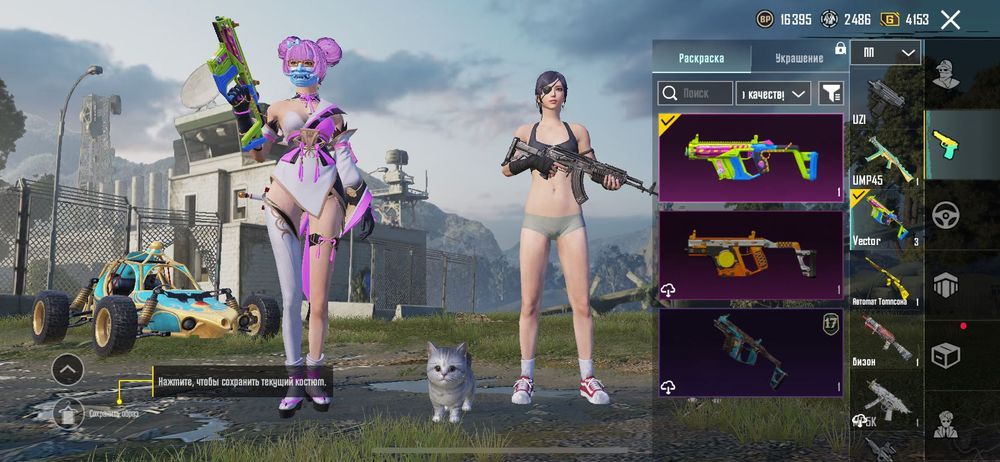Open the filter funnel button

click(831, 93)
